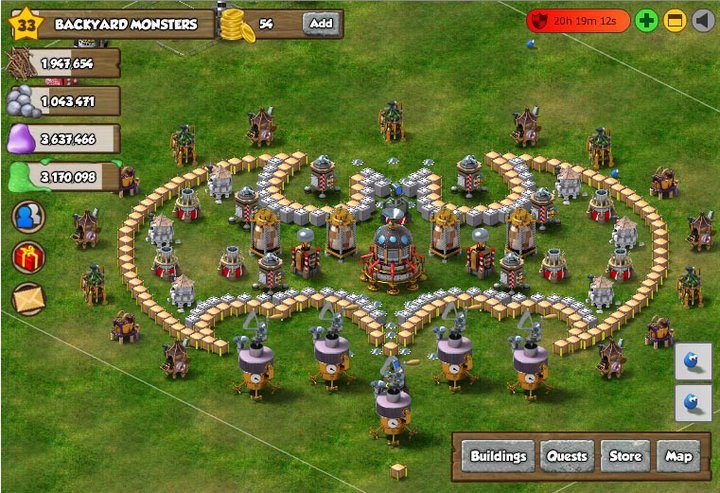Open the Buildings menu

point(498,456)
